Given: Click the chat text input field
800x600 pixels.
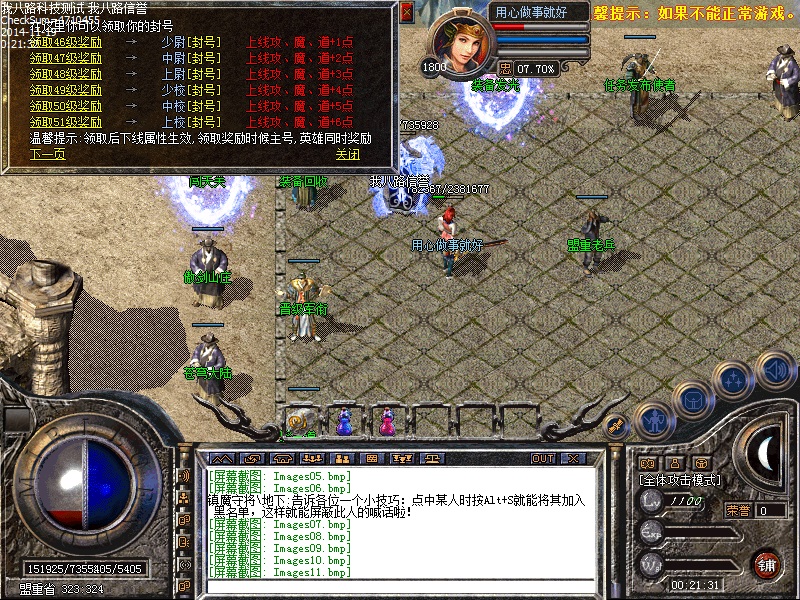Looking at the screenshot, I should coord(400,585).
